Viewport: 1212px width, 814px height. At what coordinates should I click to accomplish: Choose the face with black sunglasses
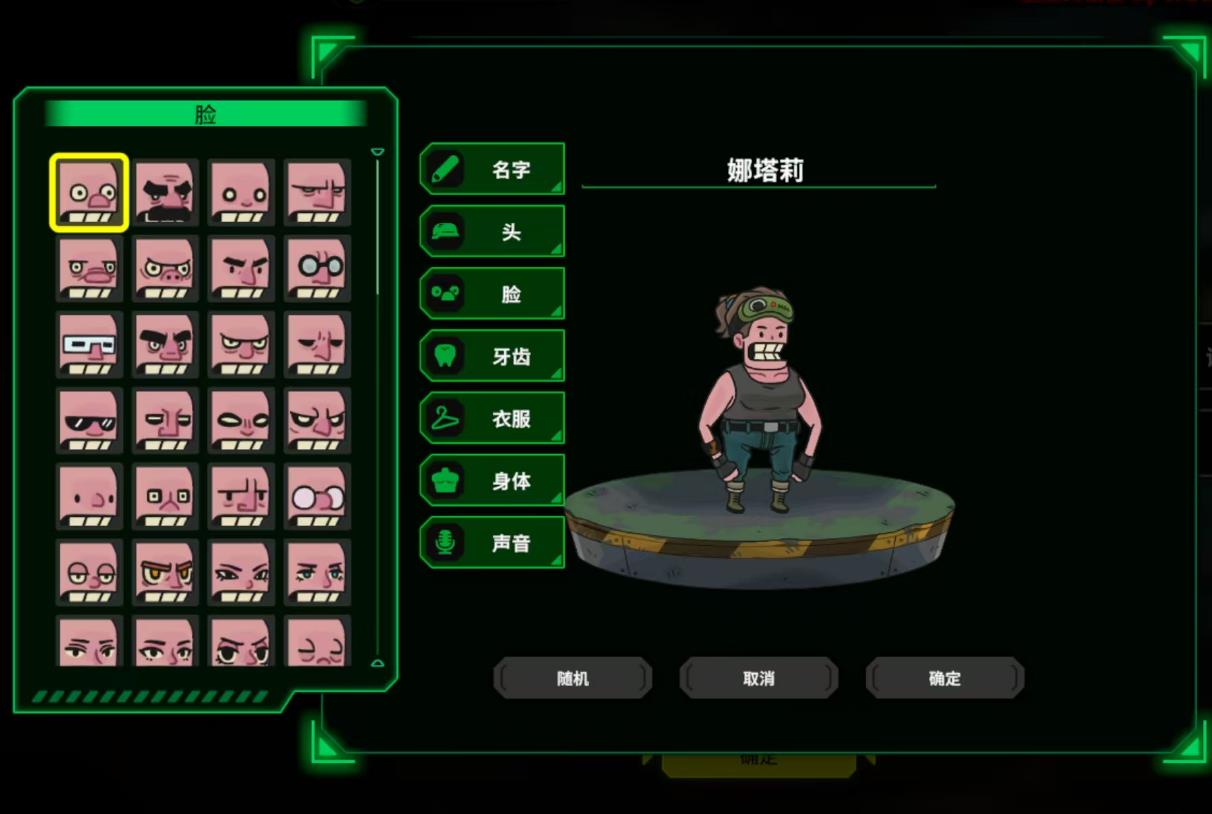pos(89,420)
